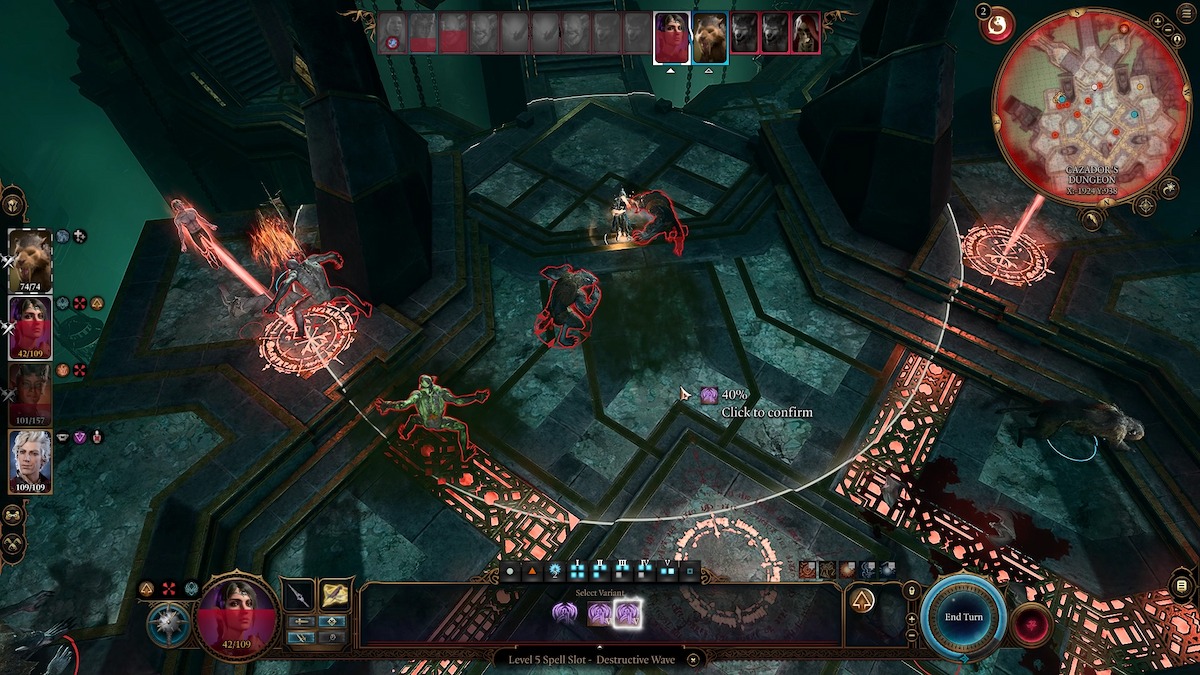Click the hooded enemy in turn order

[x=805, y=33]
